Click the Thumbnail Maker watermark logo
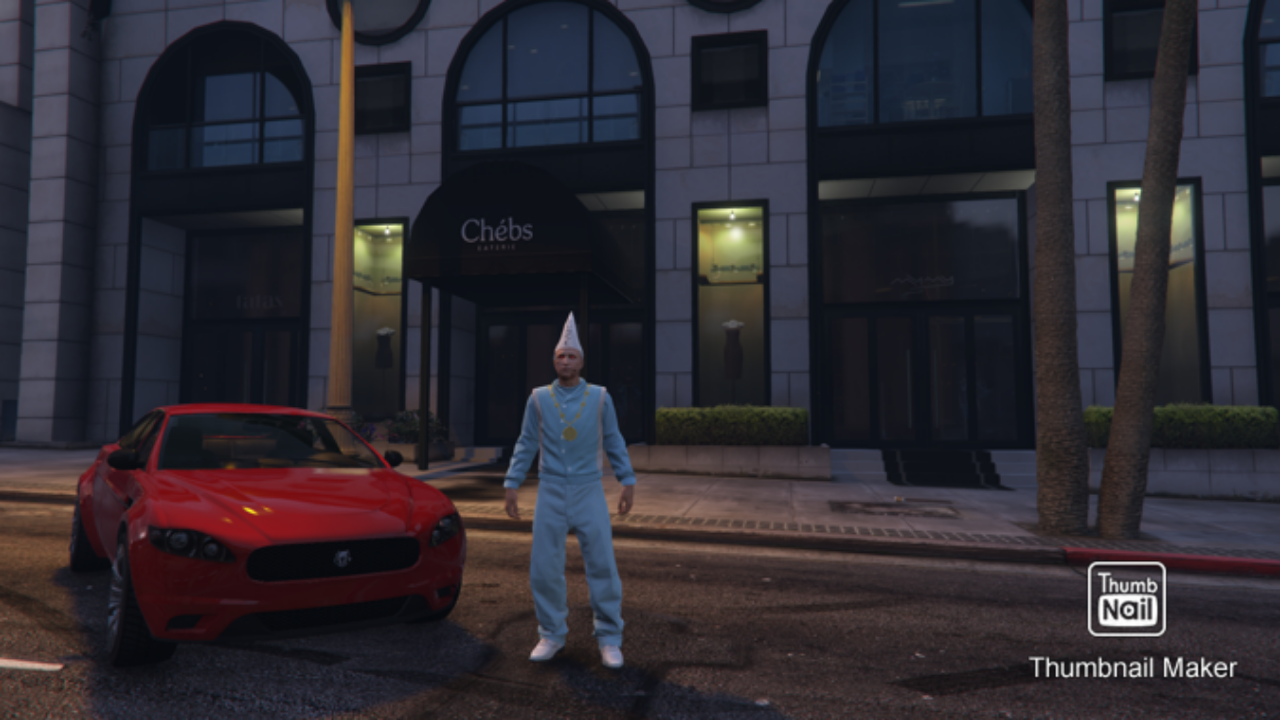 pos(1126,598)
